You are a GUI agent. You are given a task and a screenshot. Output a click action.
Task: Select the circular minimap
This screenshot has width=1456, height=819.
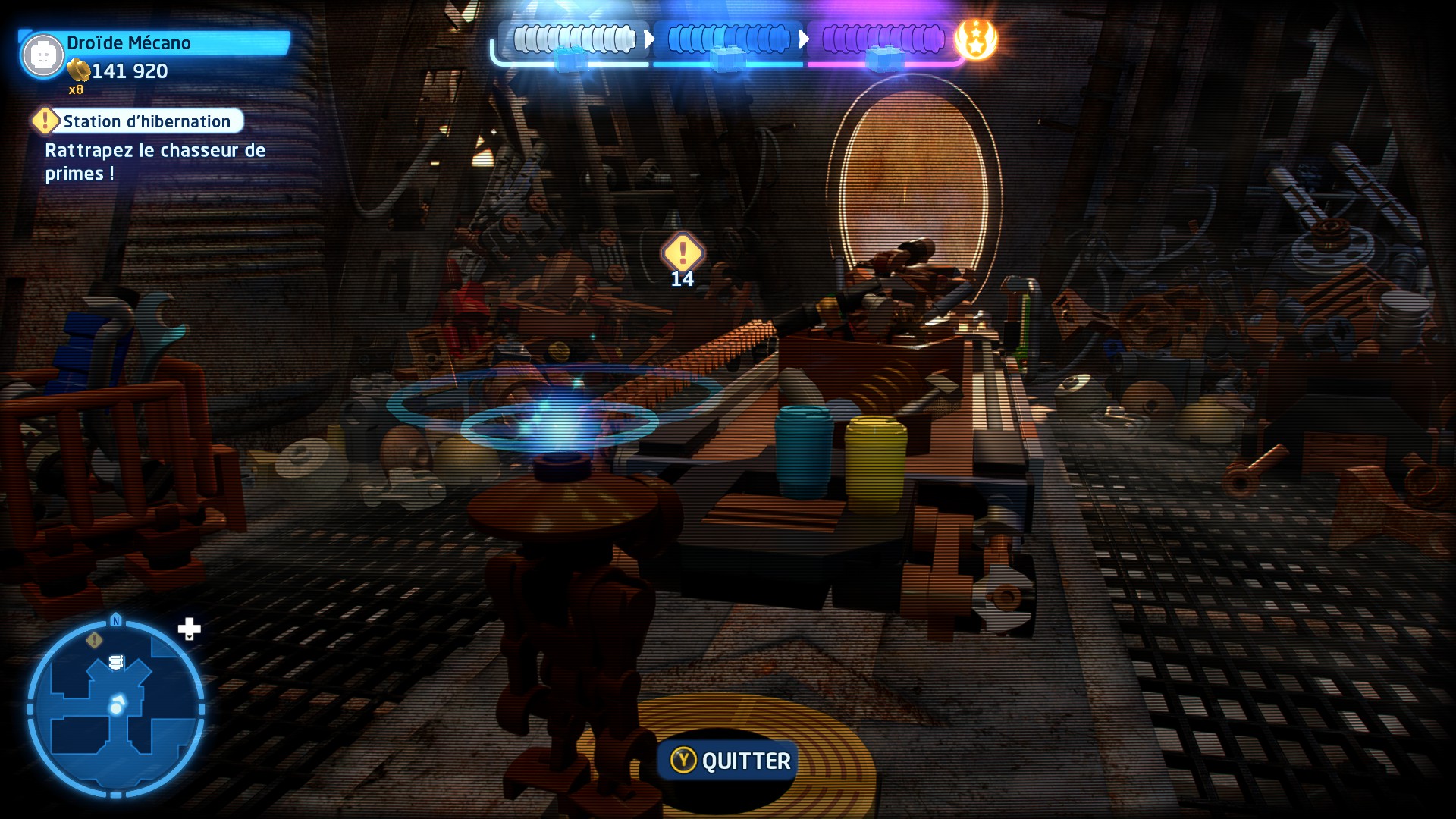116,709
